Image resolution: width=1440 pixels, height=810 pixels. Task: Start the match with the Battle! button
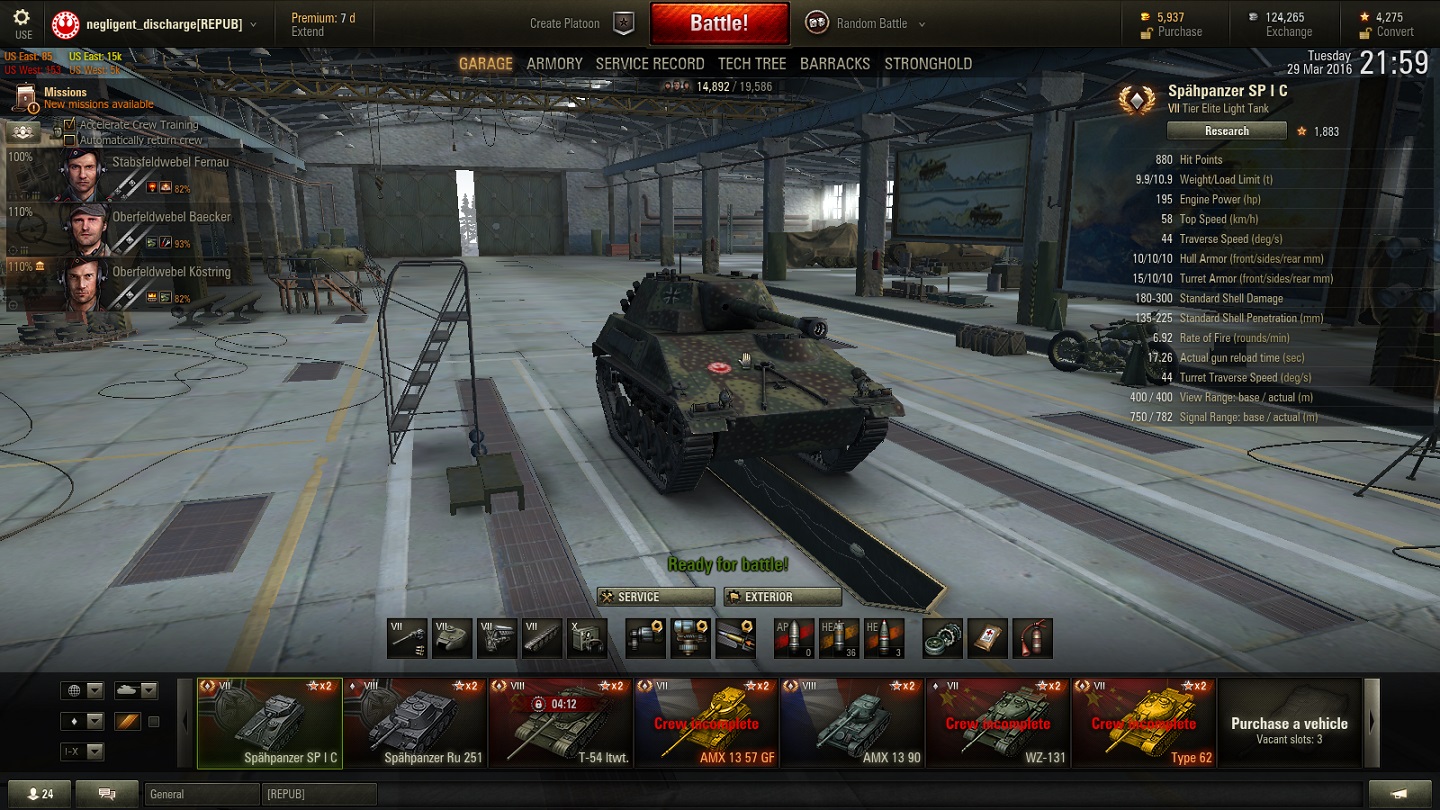click(x=719, y=23)
